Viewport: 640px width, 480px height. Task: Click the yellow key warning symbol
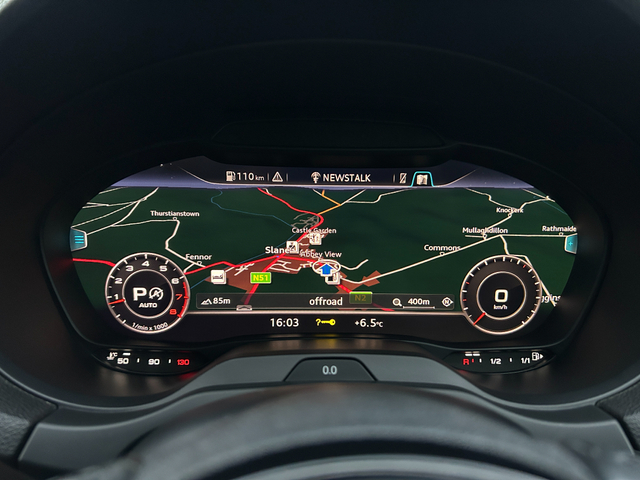coord(325,323)
